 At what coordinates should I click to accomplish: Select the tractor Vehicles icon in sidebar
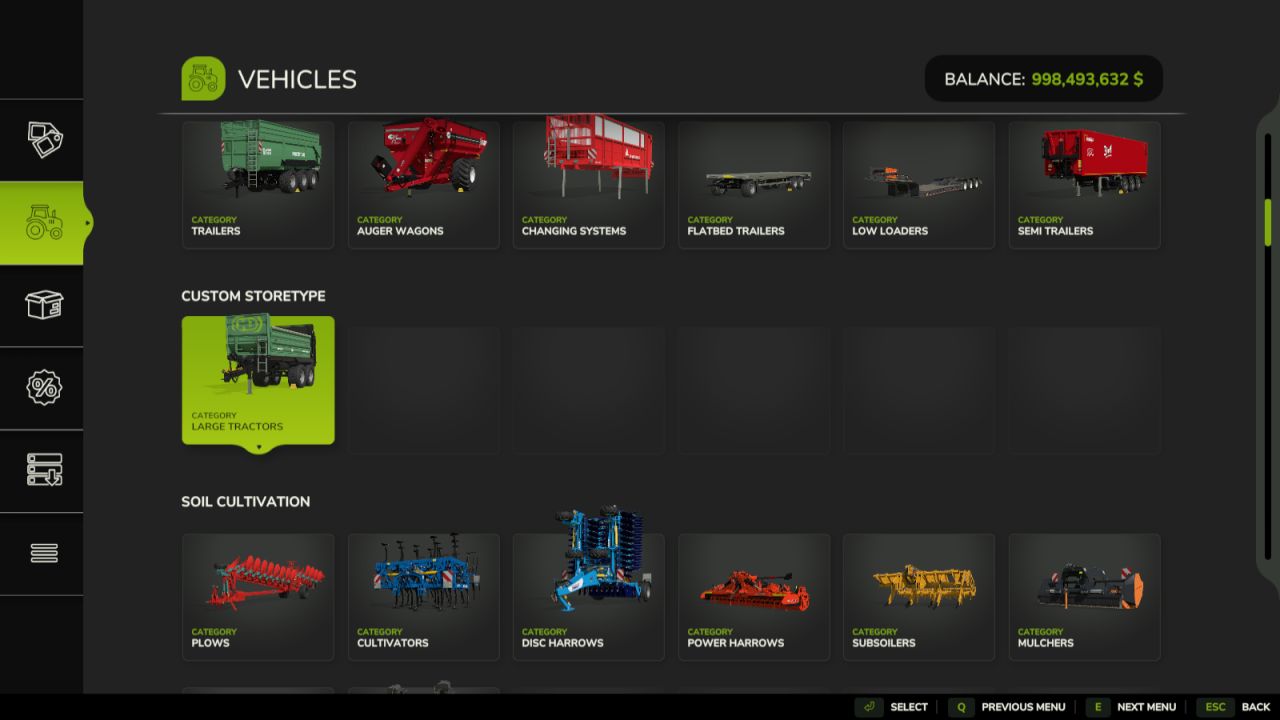[x=42, y=222]
